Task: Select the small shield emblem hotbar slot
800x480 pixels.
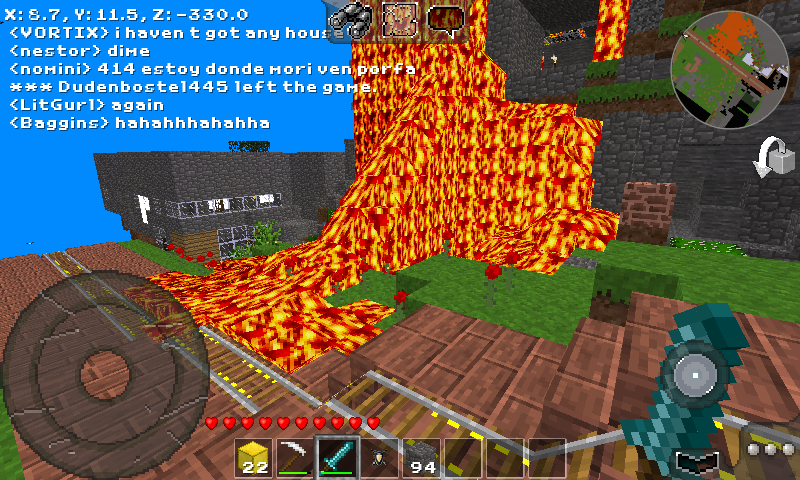Action: [380, 457]
